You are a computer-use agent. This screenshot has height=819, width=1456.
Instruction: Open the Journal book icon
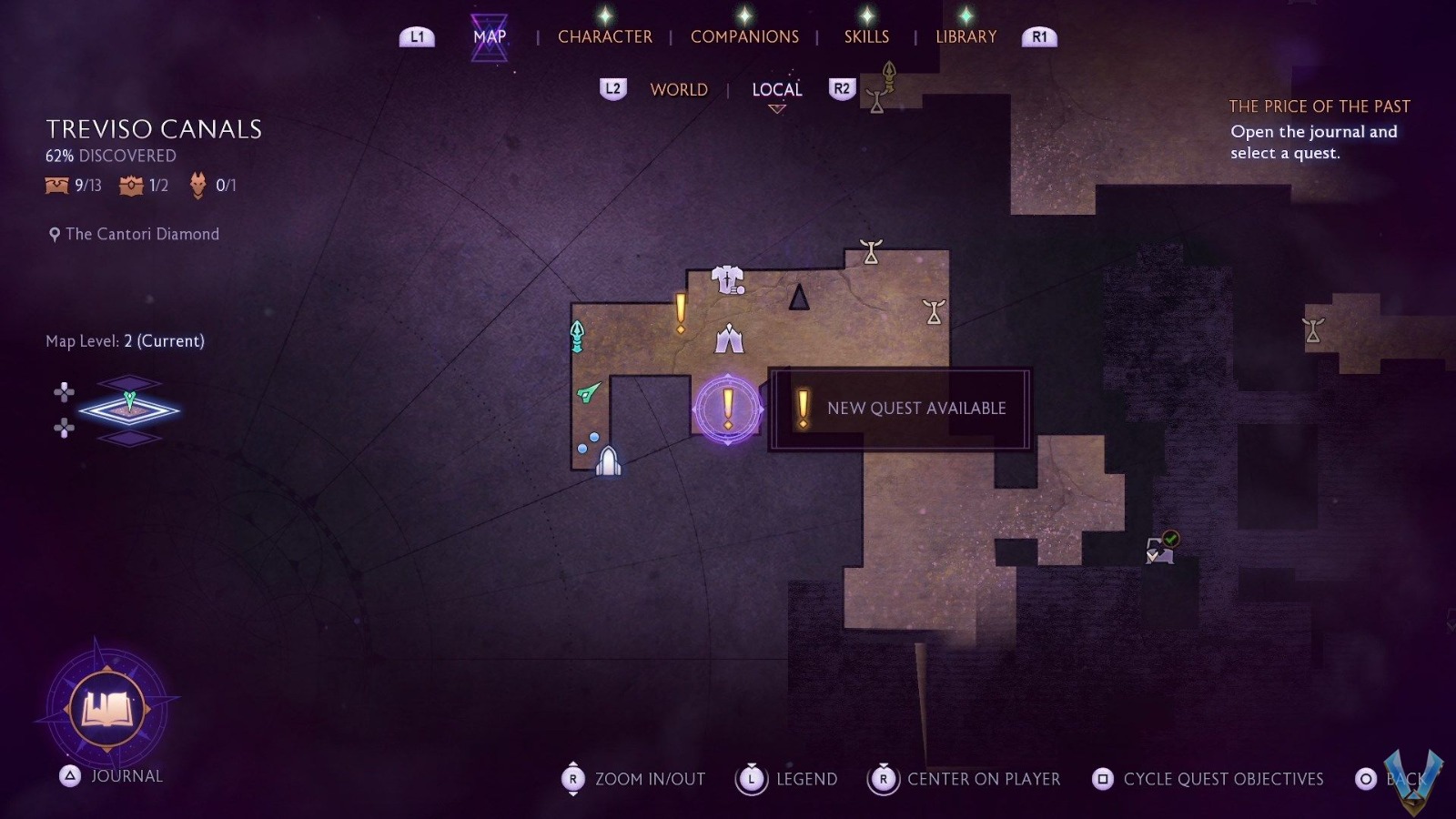(107, 709)
